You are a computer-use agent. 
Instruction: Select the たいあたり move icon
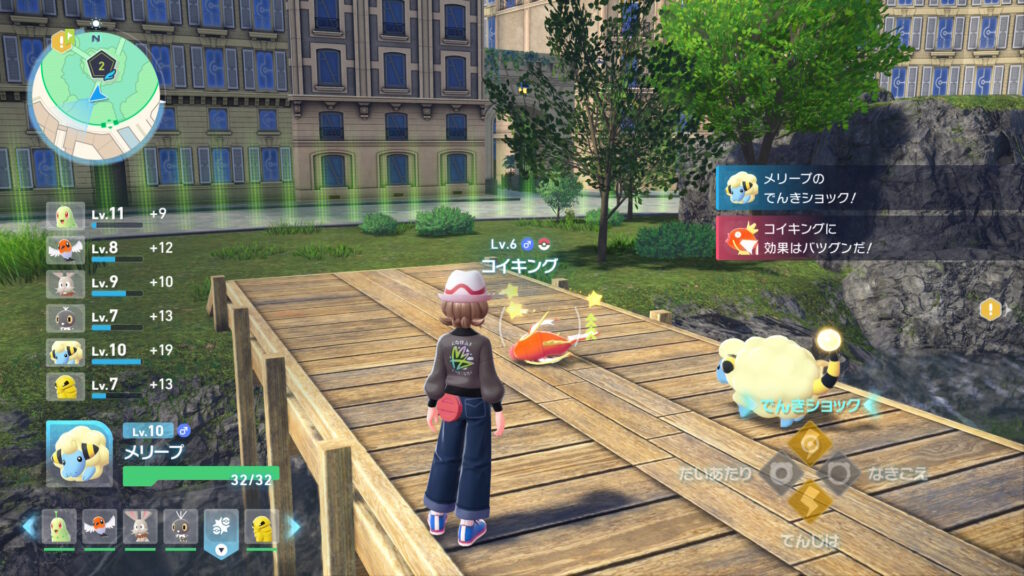(x=780, y=473)
